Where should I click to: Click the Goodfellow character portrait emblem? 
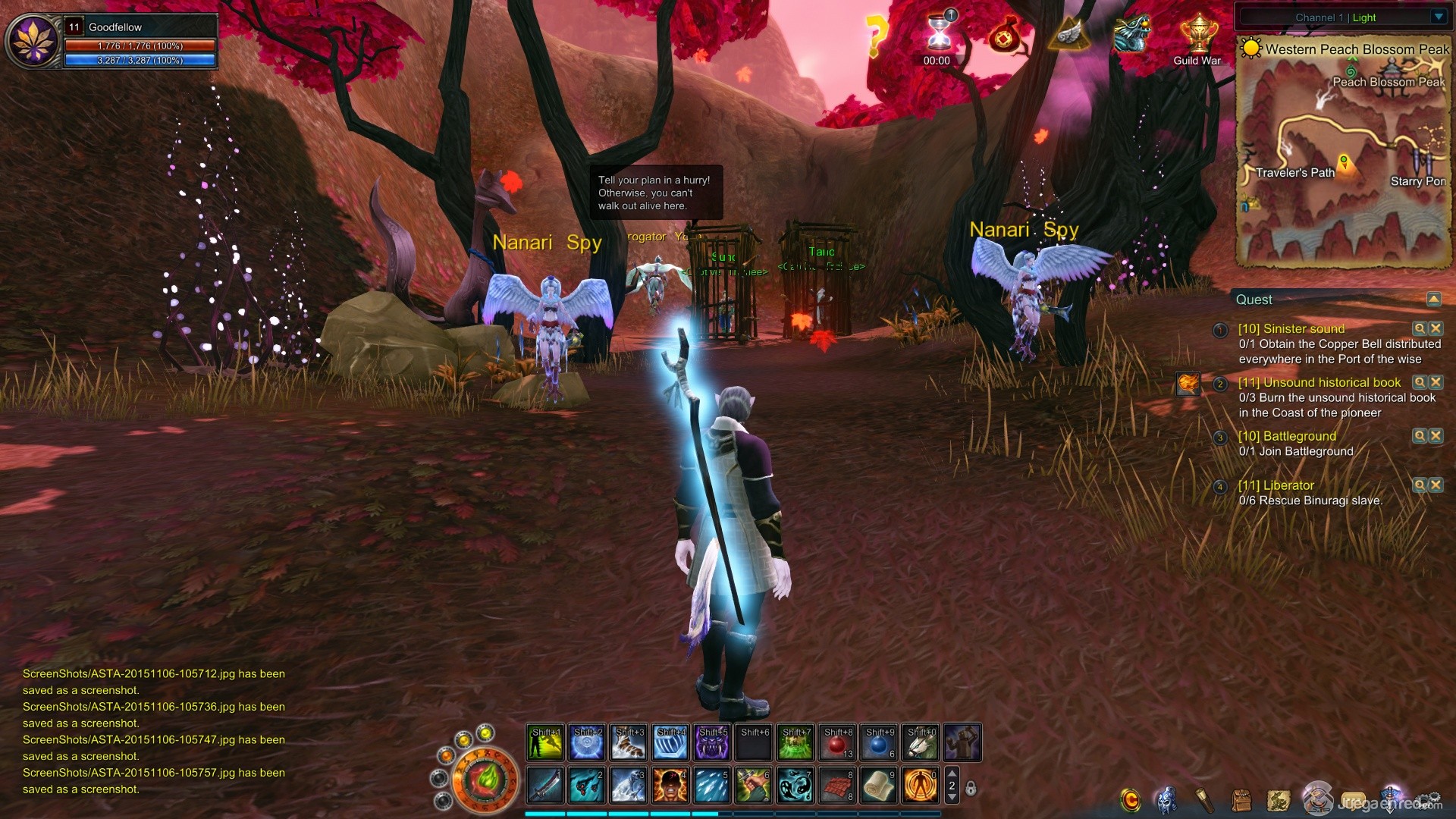[33, 42]
